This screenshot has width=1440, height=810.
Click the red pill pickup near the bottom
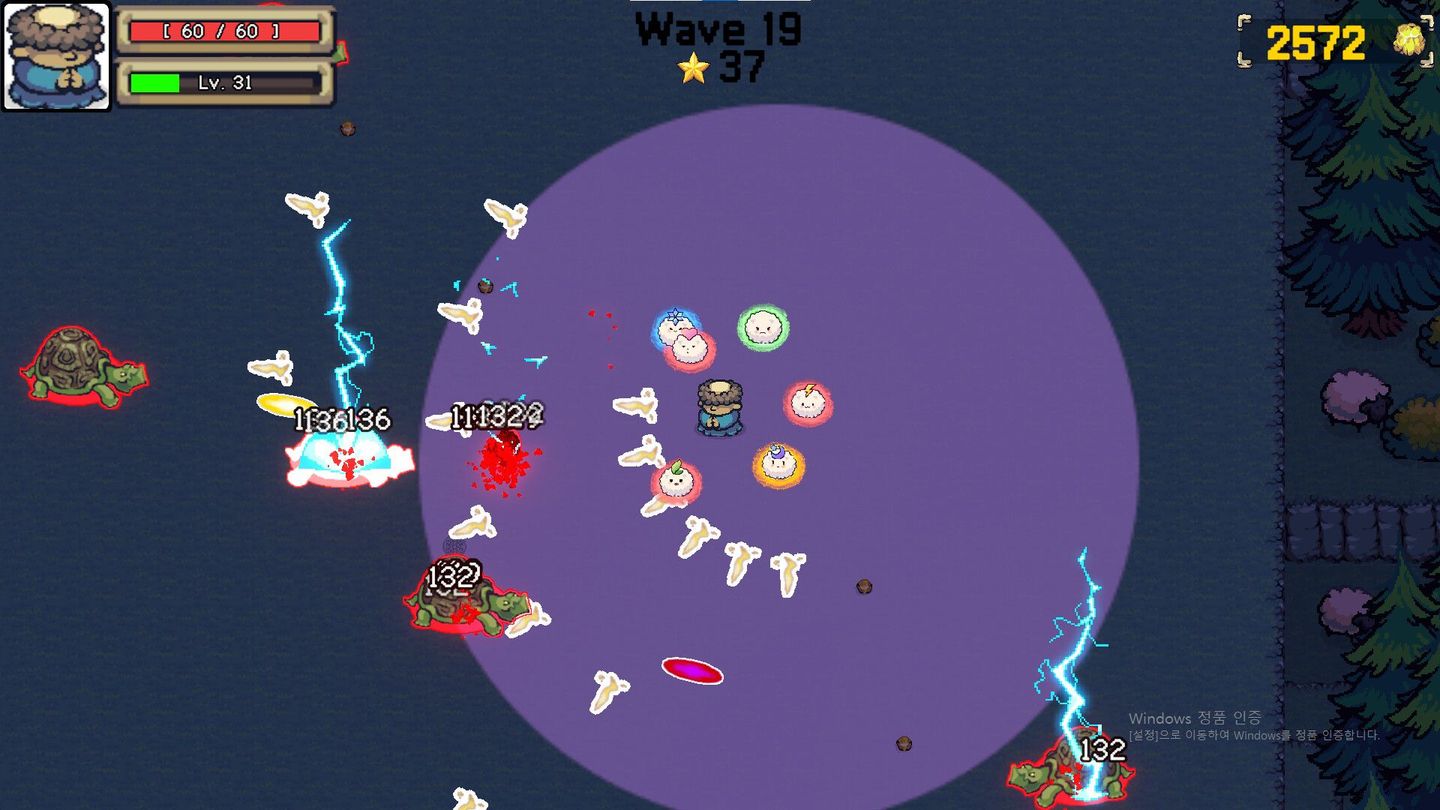pos(694,673)
